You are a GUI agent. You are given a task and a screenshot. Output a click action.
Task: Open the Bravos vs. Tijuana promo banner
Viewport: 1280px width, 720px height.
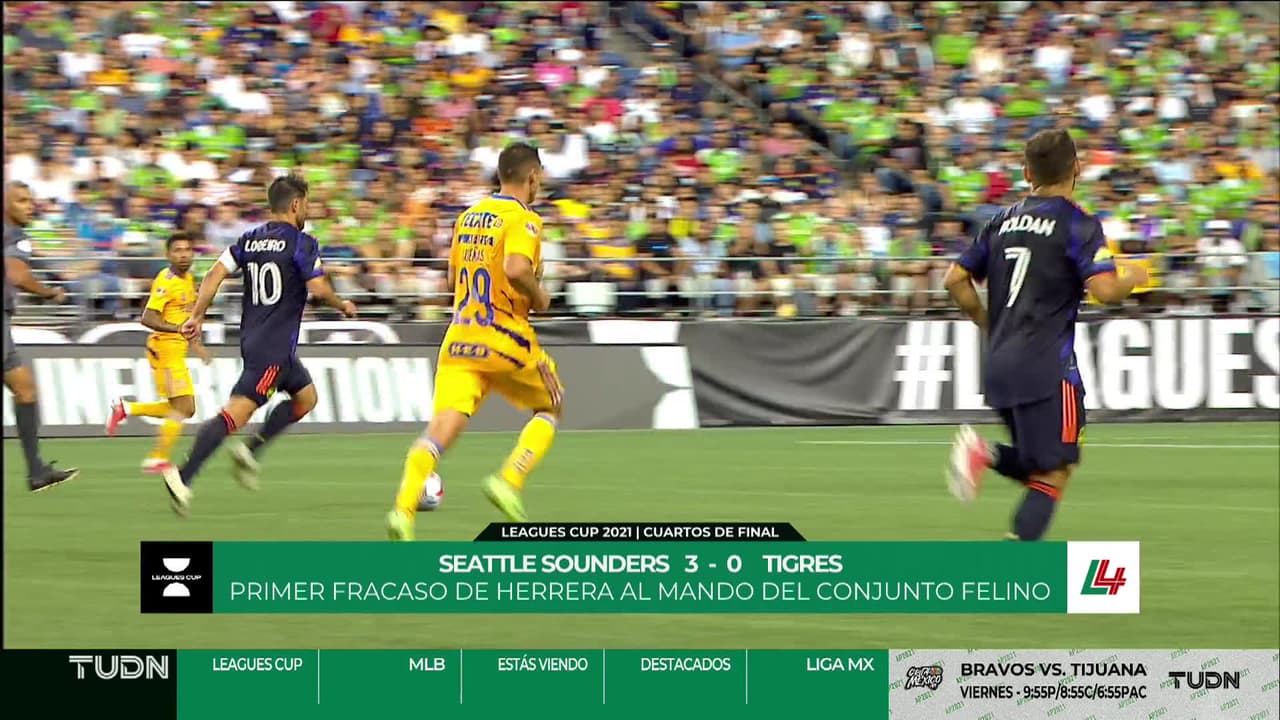click(x=1052, y=680)
